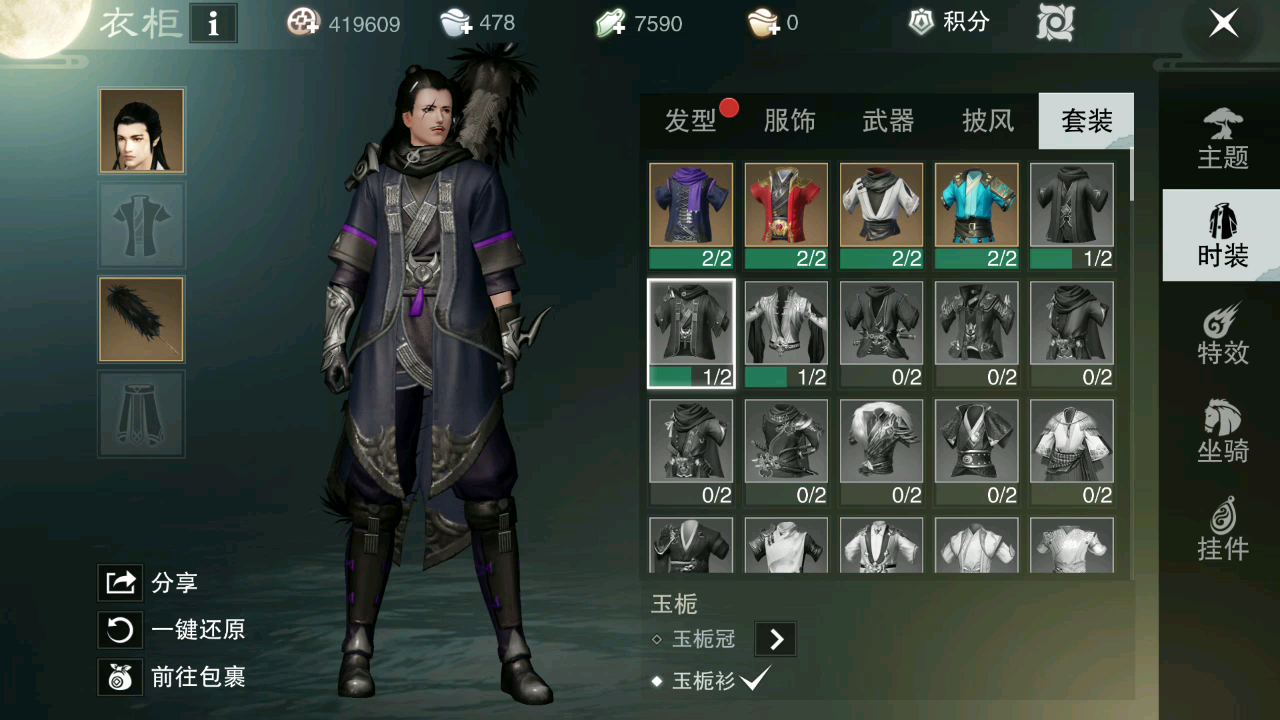Open the 武器 weapon tab
This screenshot has height=720, width=1280.
[888, 121]
